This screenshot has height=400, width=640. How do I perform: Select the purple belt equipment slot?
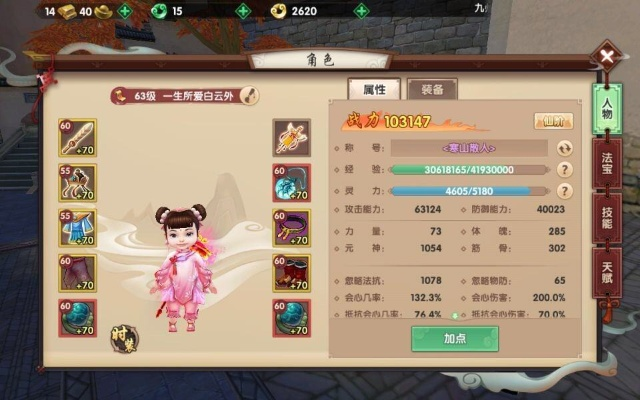click(x=291, y=229)
